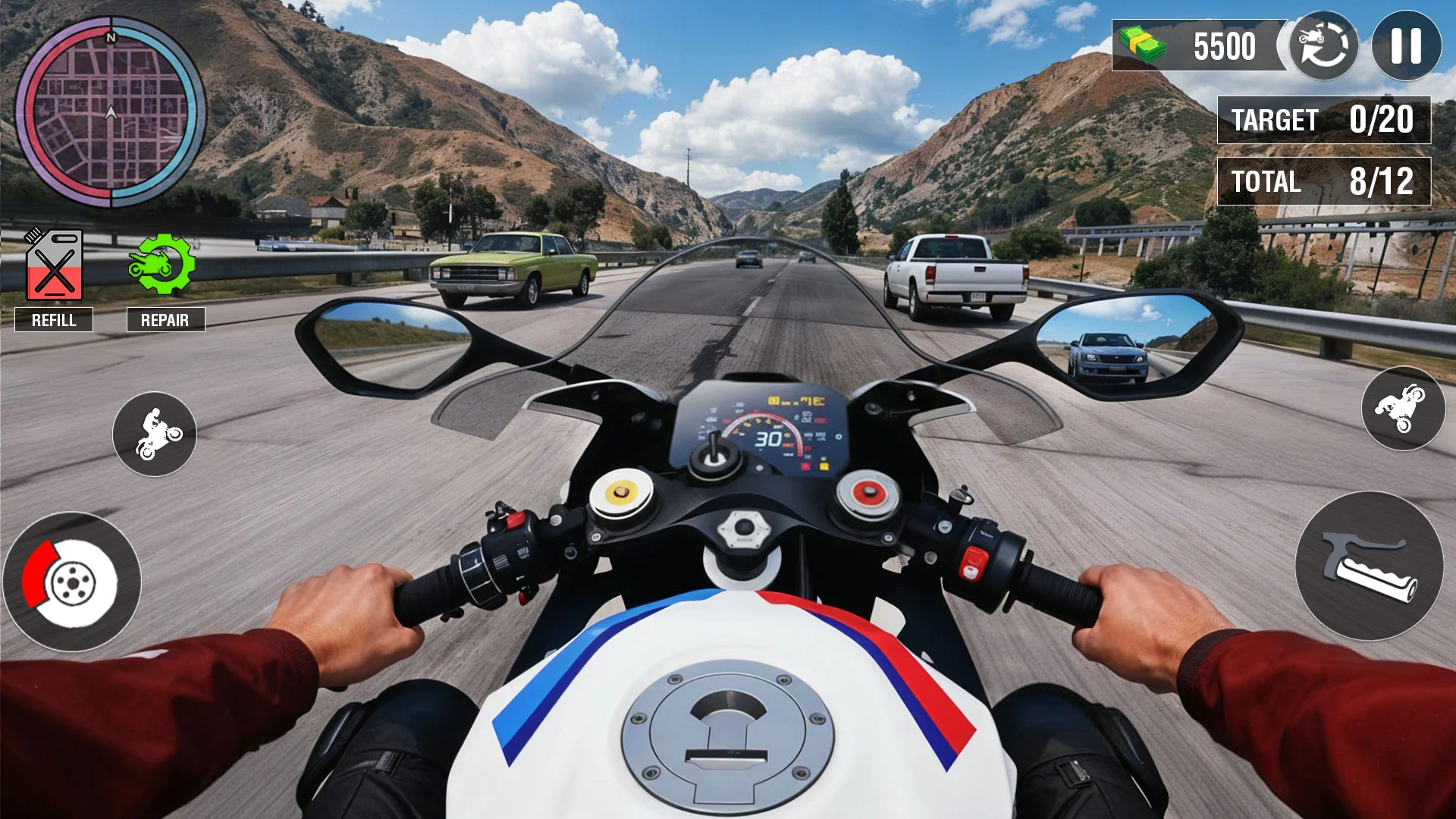Pause the game
1456x819 pixels.
[x=1406, y=45]
